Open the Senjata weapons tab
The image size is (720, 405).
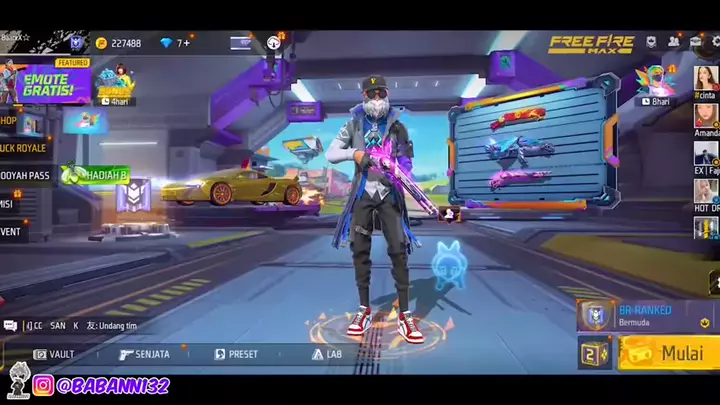pos(144,354)
